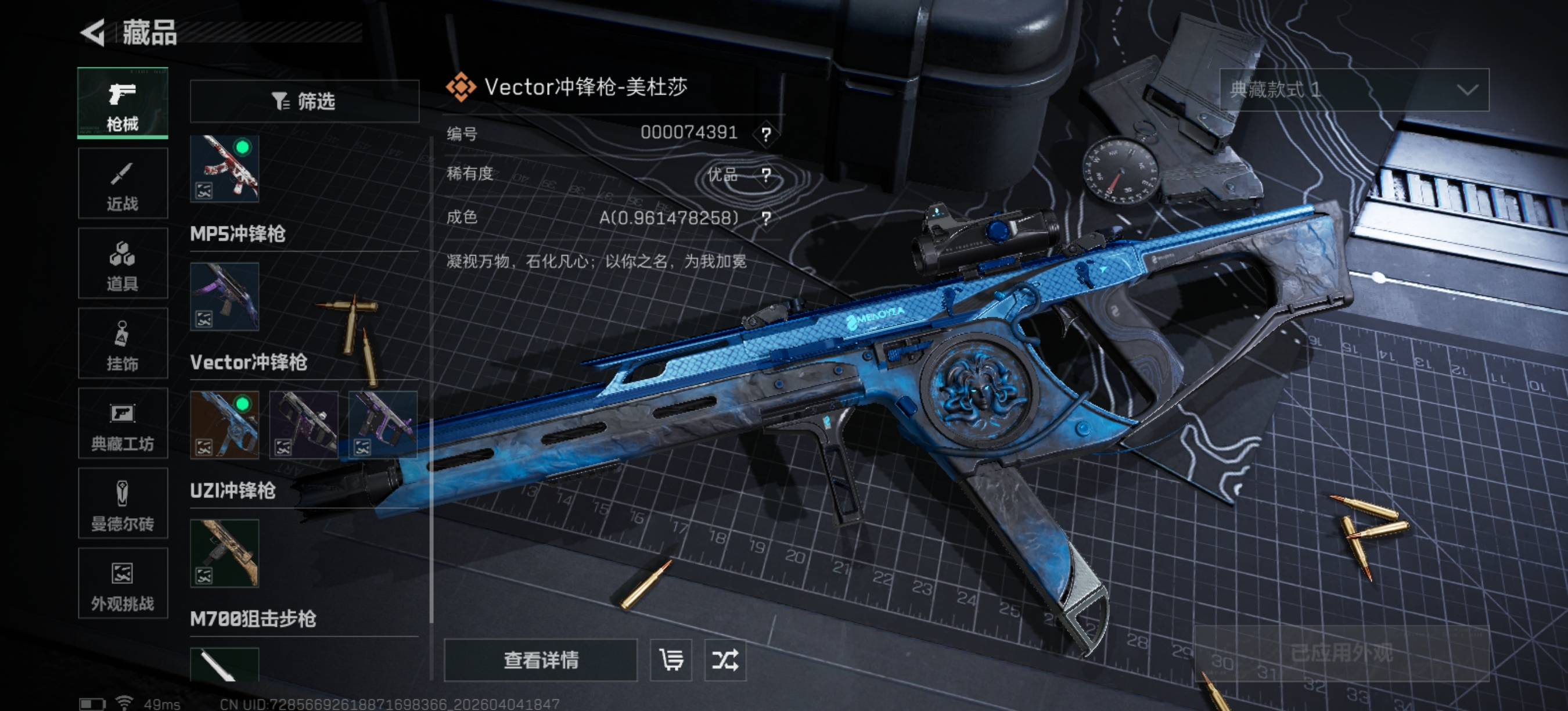Select the red-white MP5 skin thumbnail
1568x711 pixels.
pos(225,168)
